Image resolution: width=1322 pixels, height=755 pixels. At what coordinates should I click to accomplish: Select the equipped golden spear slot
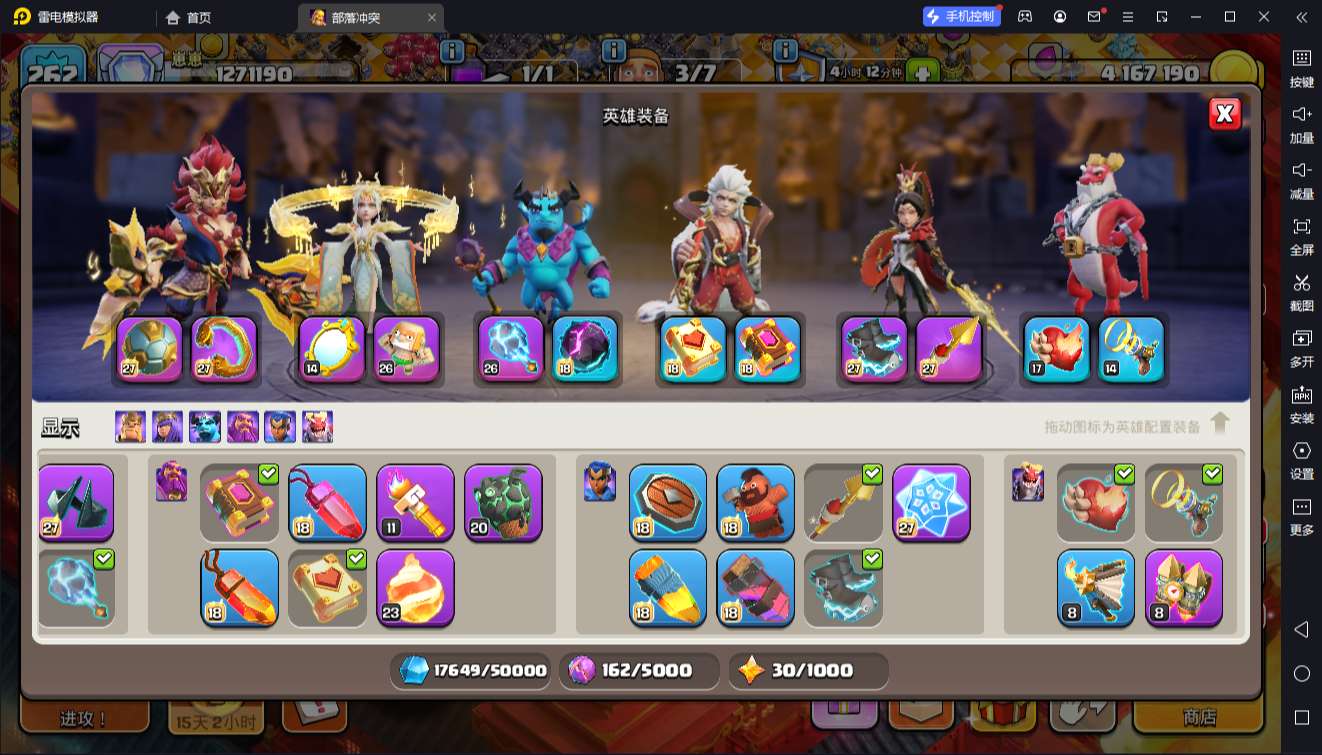point(949,349)
